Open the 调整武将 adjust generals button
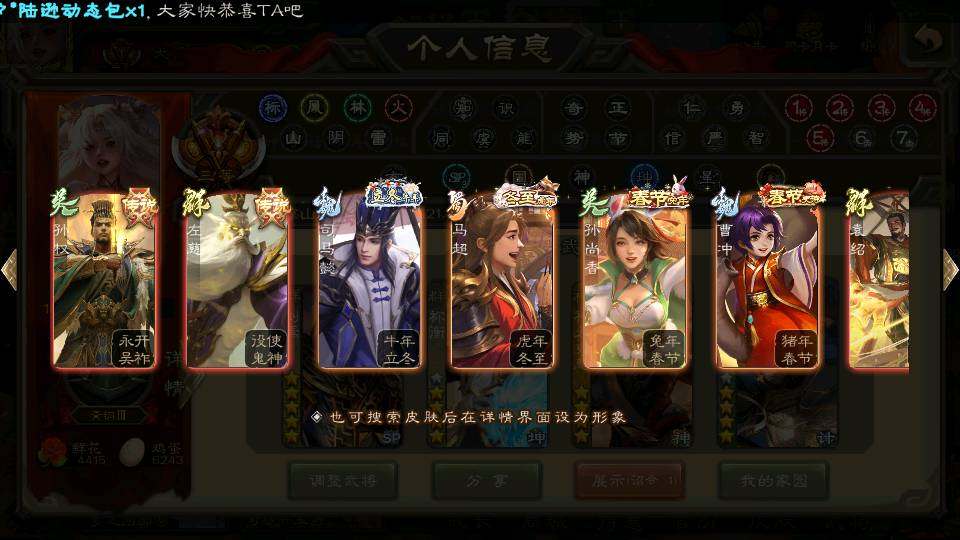 (343, 480)
